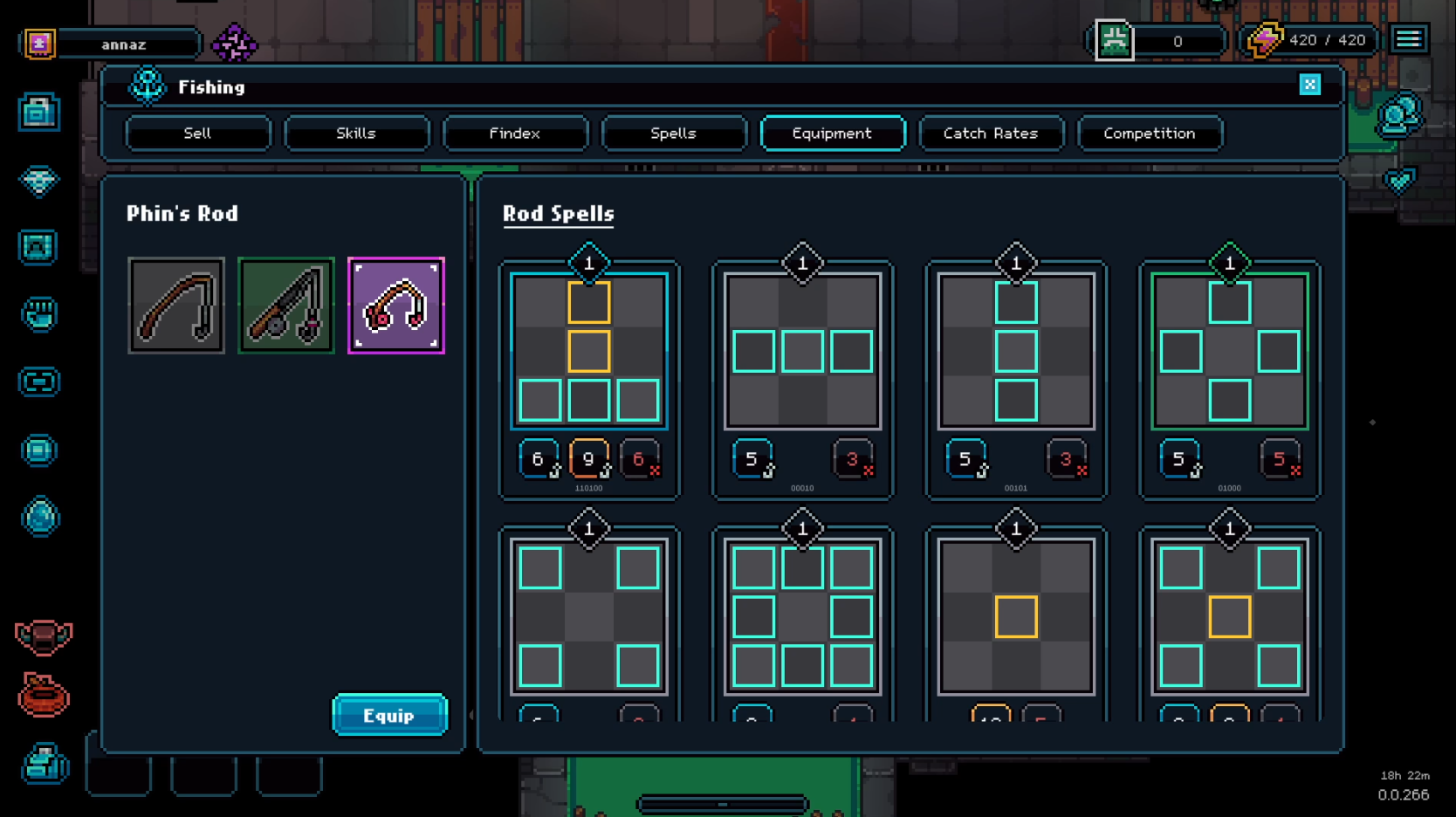Select the Spells tab
Viewport: 1456px width, 817px height.
point(673,134)
